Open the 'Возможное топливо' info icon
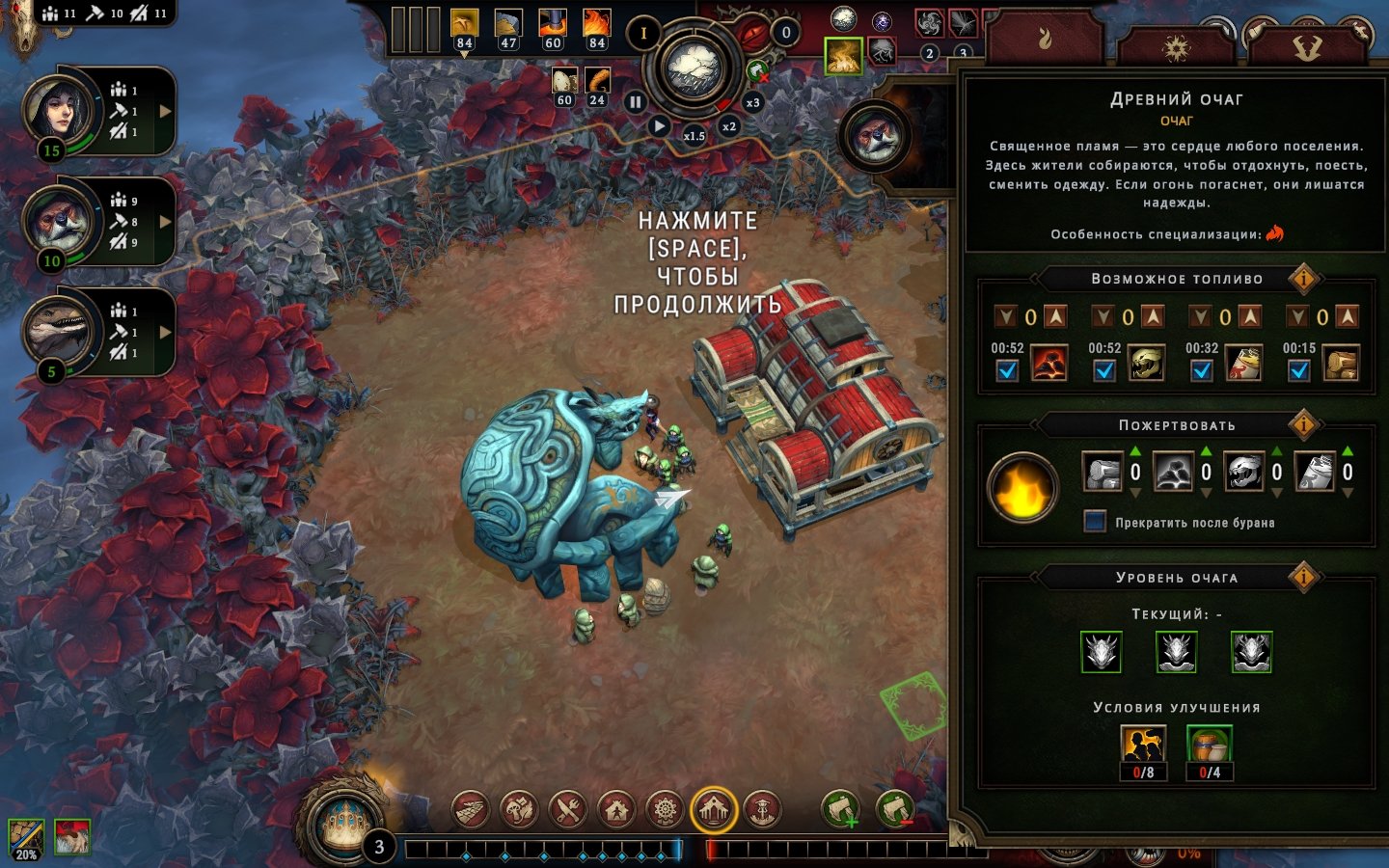This screenshot has width=1389, height=868. click(1303, 279)
